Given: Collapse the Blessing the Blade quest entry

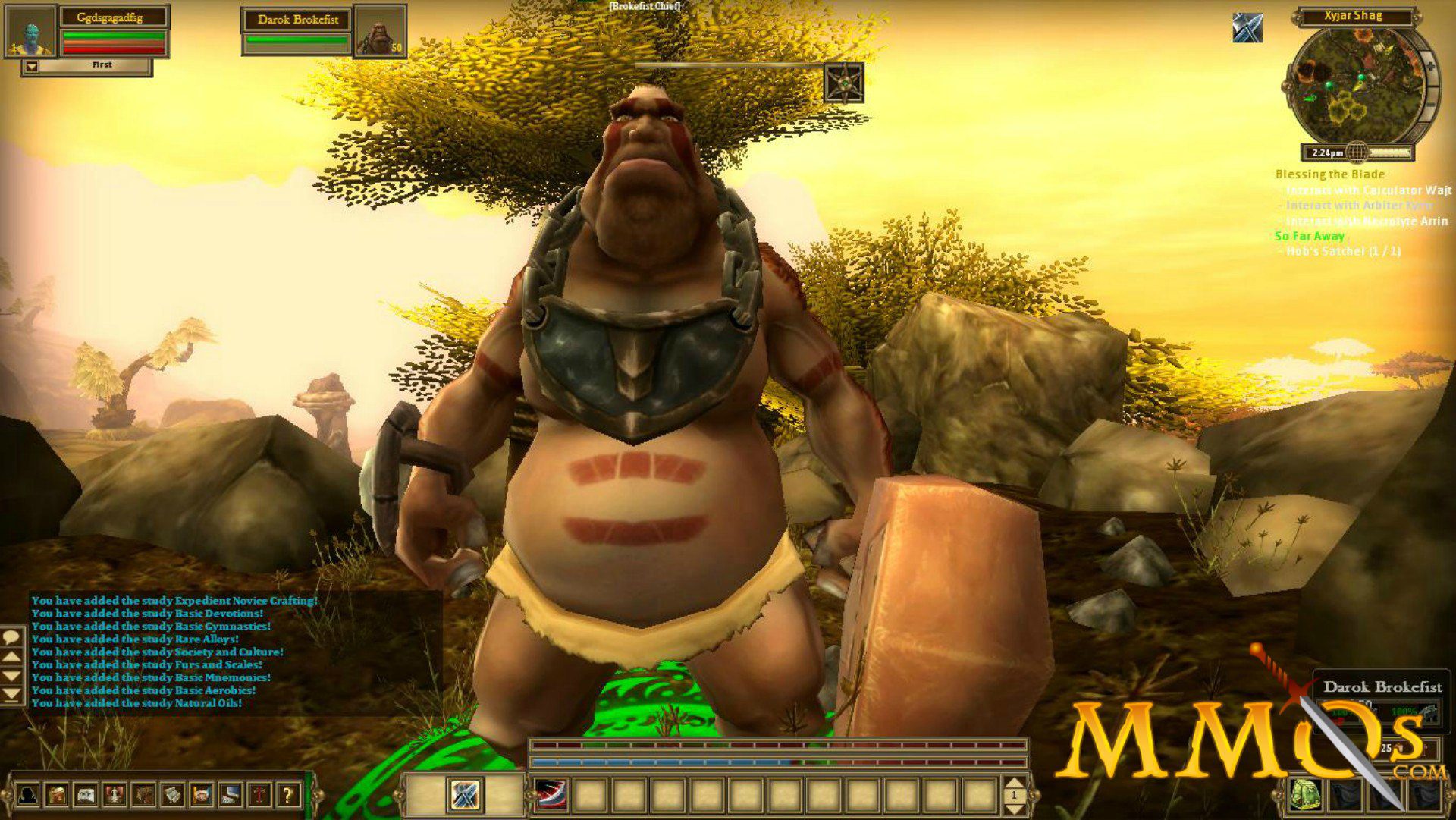Looking at the screenshot, I should (x=1329, y=174).
